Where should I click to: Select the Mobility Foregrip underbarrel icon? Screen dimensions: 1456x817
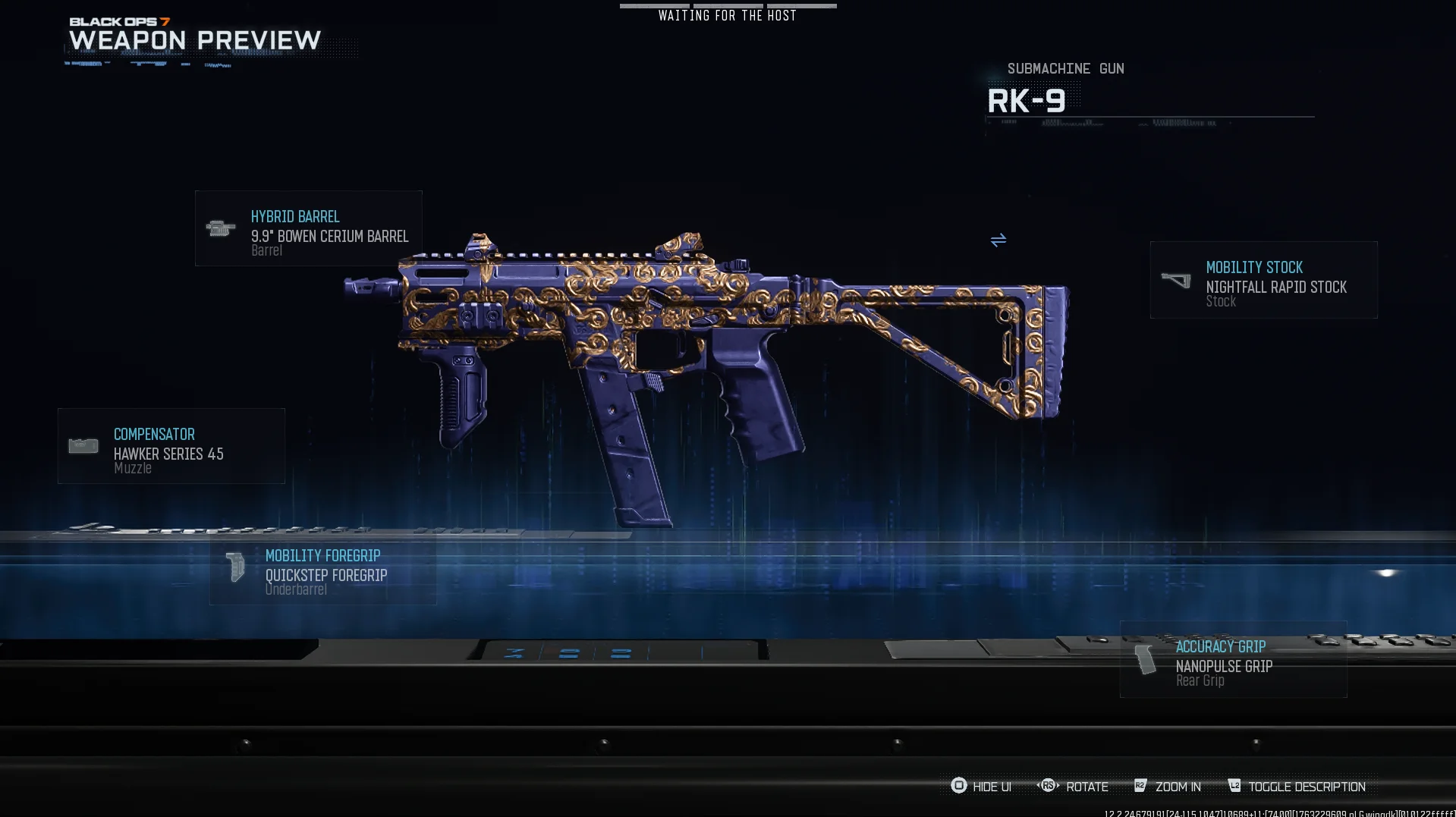[234, 567]
